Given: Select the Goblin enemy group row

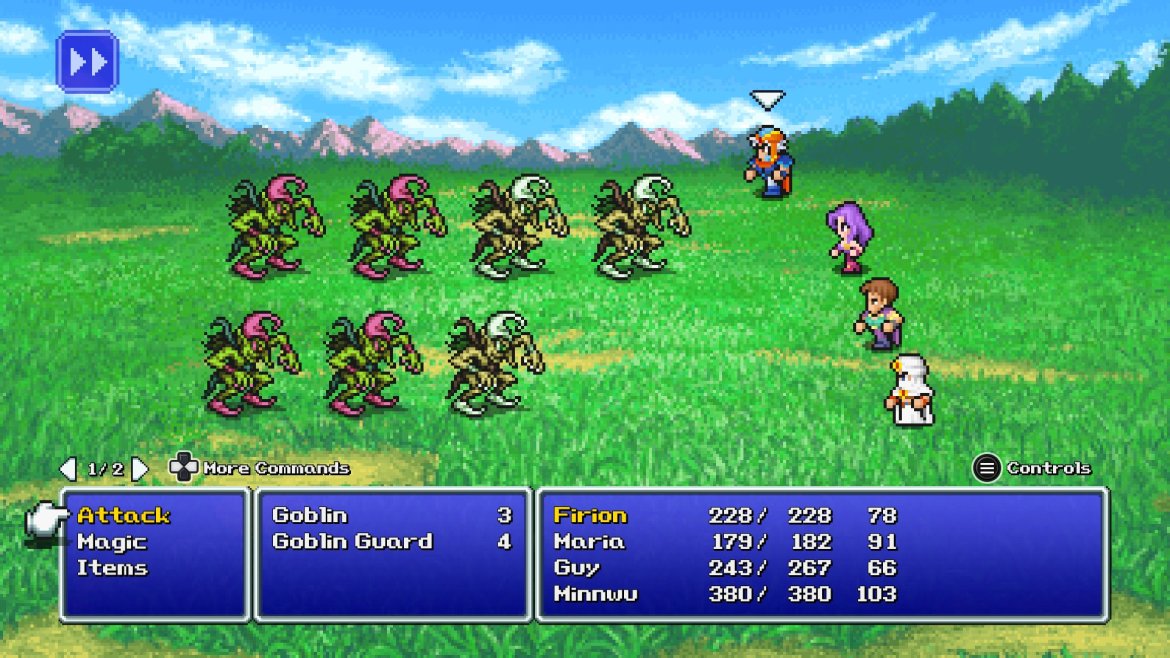Looking at the screenshot, I should 391,516.
